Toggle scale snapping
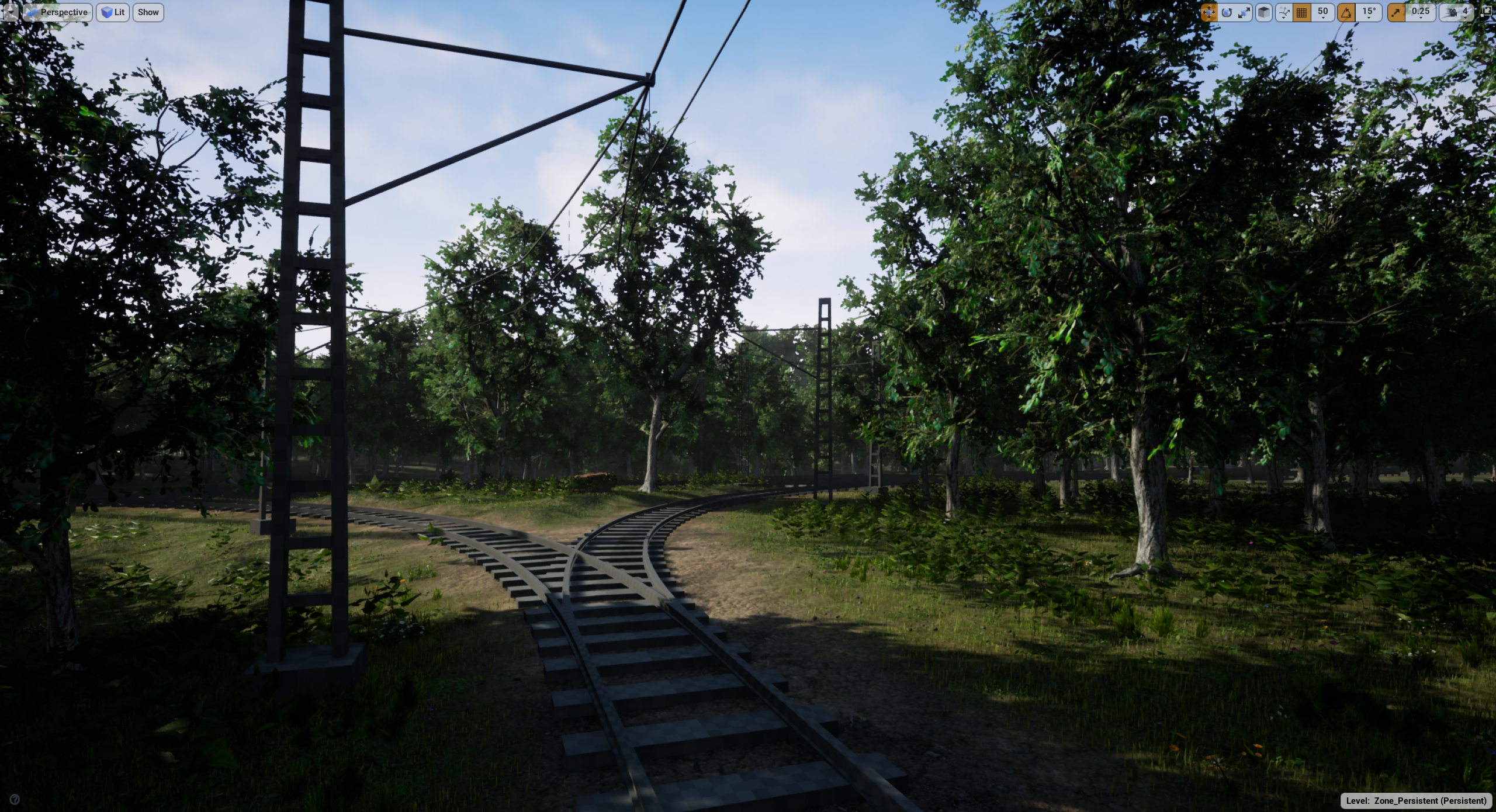This screenshot has height=812, width=1496. coord(1396,12)
